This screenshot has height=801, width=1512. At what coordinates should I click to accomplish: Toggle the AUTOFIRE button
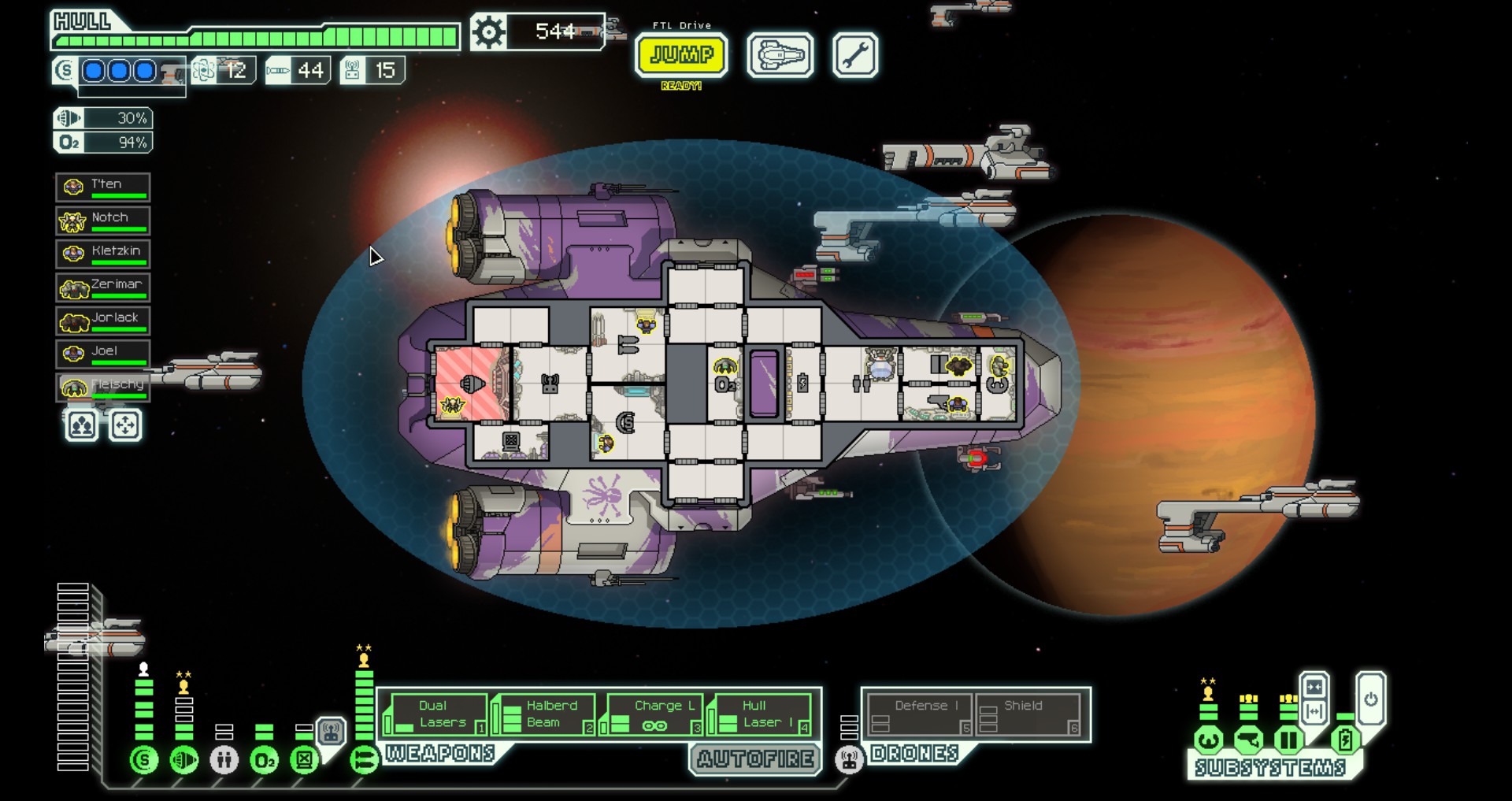pos(754,759)
